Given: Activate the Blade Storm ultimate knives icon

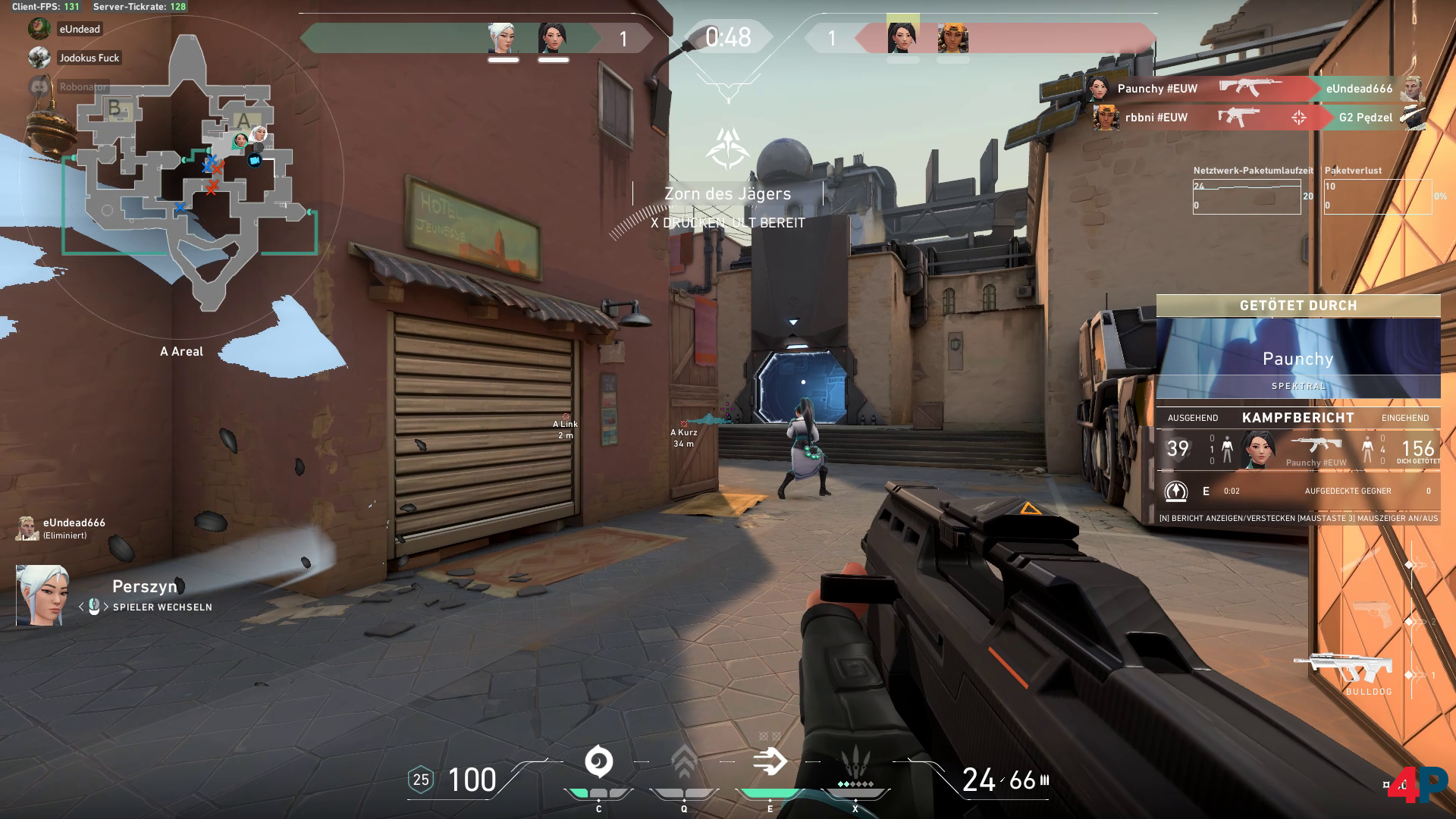Looking at the screenshot, I should pyautogui.click(x=855, y=761).
